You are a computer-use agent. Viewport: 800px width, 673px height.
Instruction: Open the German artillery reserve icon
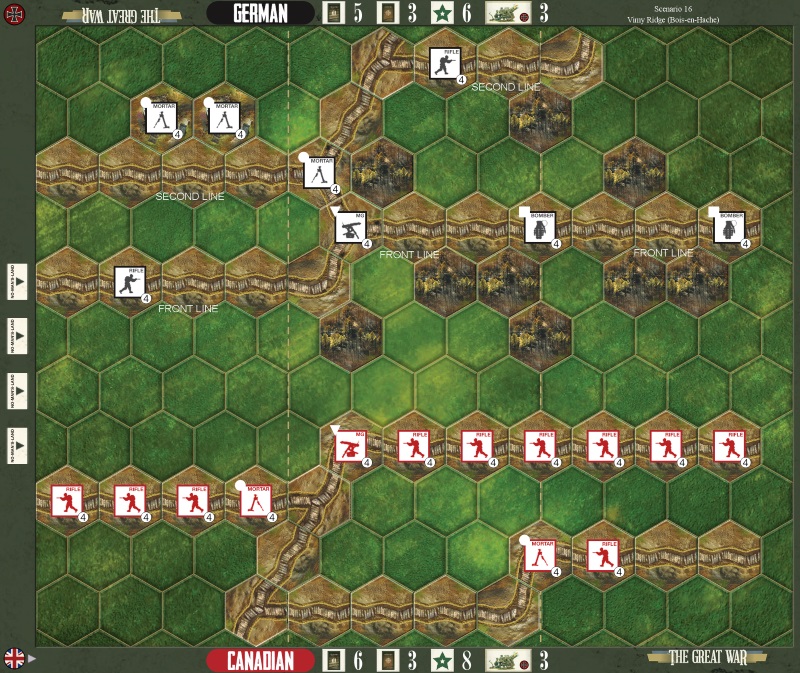pos(507,13)
